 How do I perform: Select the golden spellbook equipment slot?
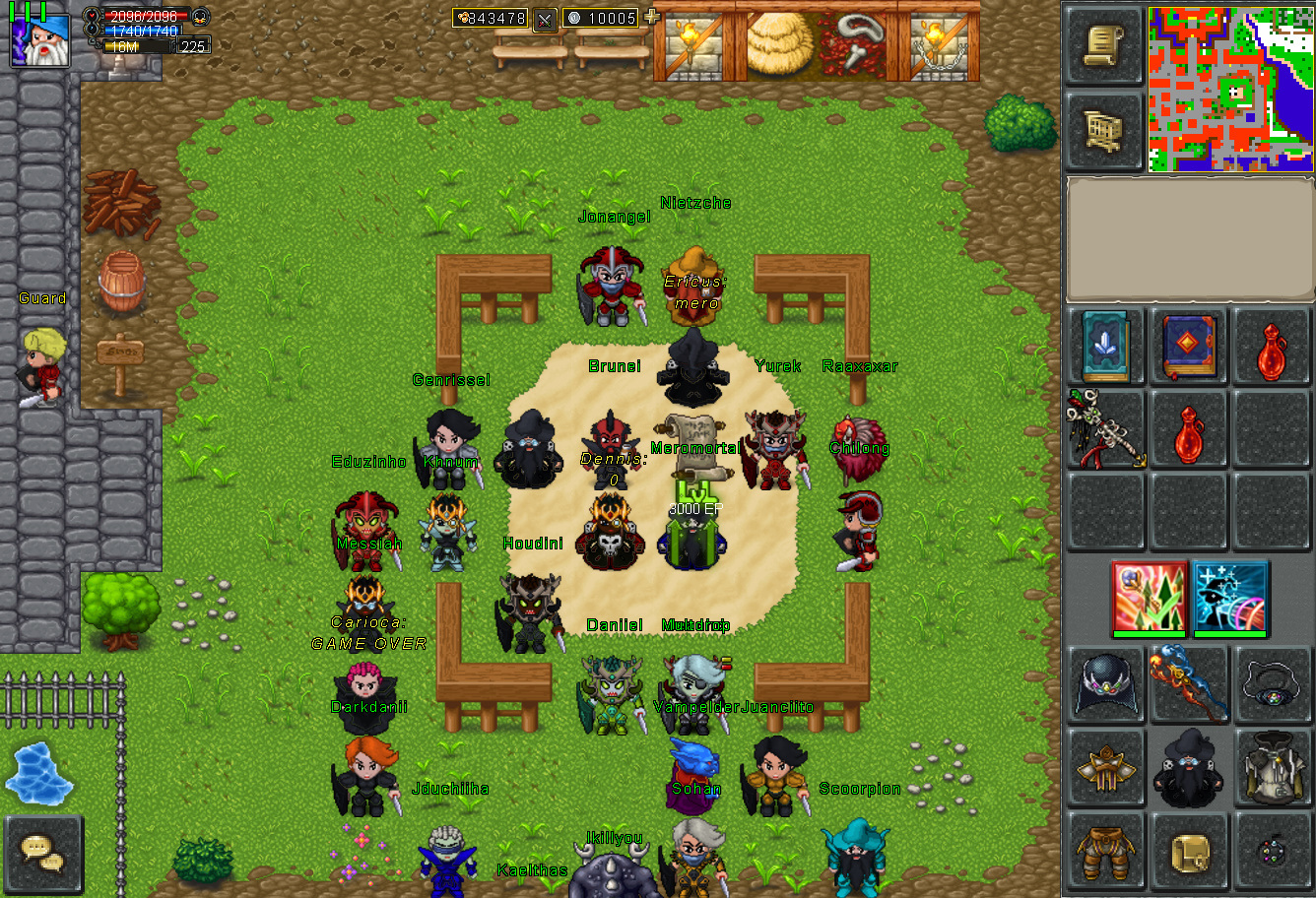pos(1188,849)
